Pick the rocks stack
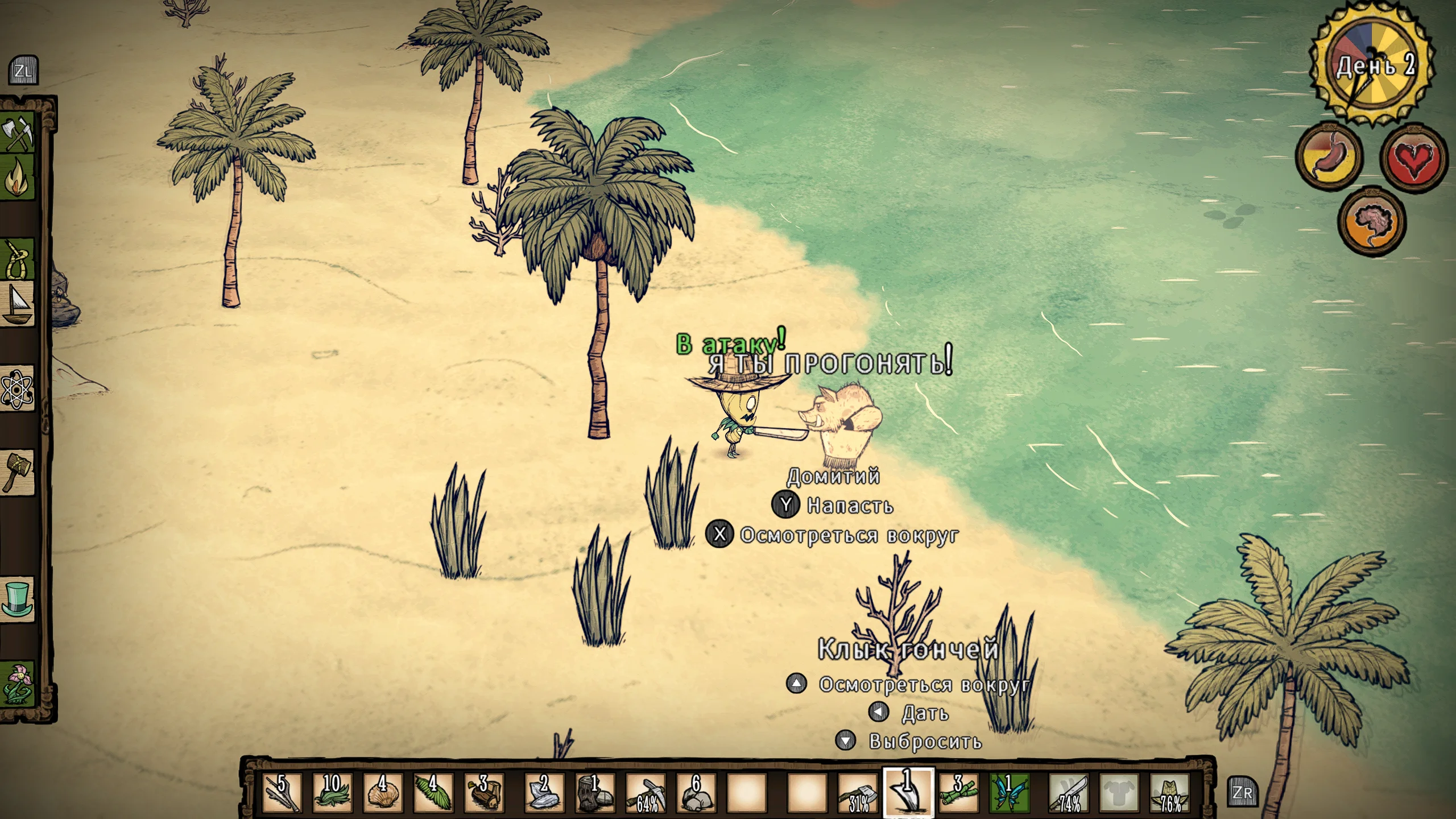The height and width of the screenshot is (819, 1456). (696, 792)
